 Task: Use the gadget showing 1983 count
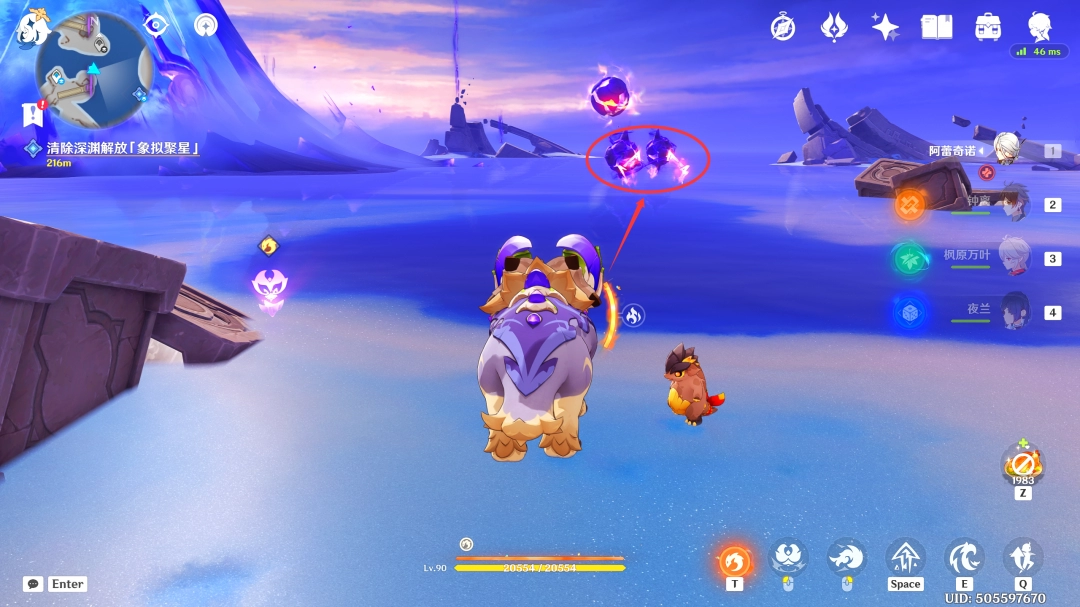(1022, 464)
